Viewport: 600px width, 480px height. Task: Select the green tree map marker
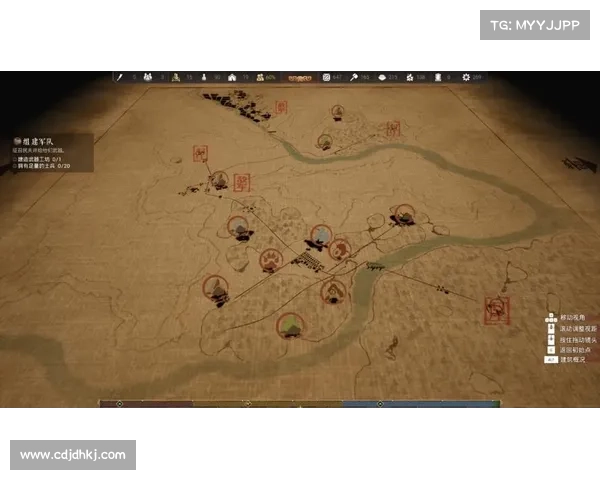(x=291, y=325)
